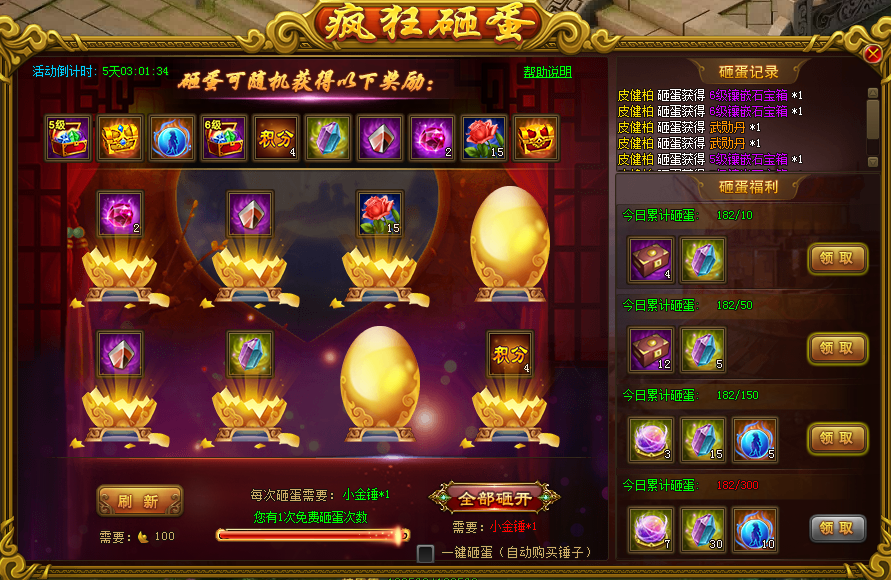Inspect the purple box reward with quantity 4
891x580 pixels.
(x=651, y=260)
